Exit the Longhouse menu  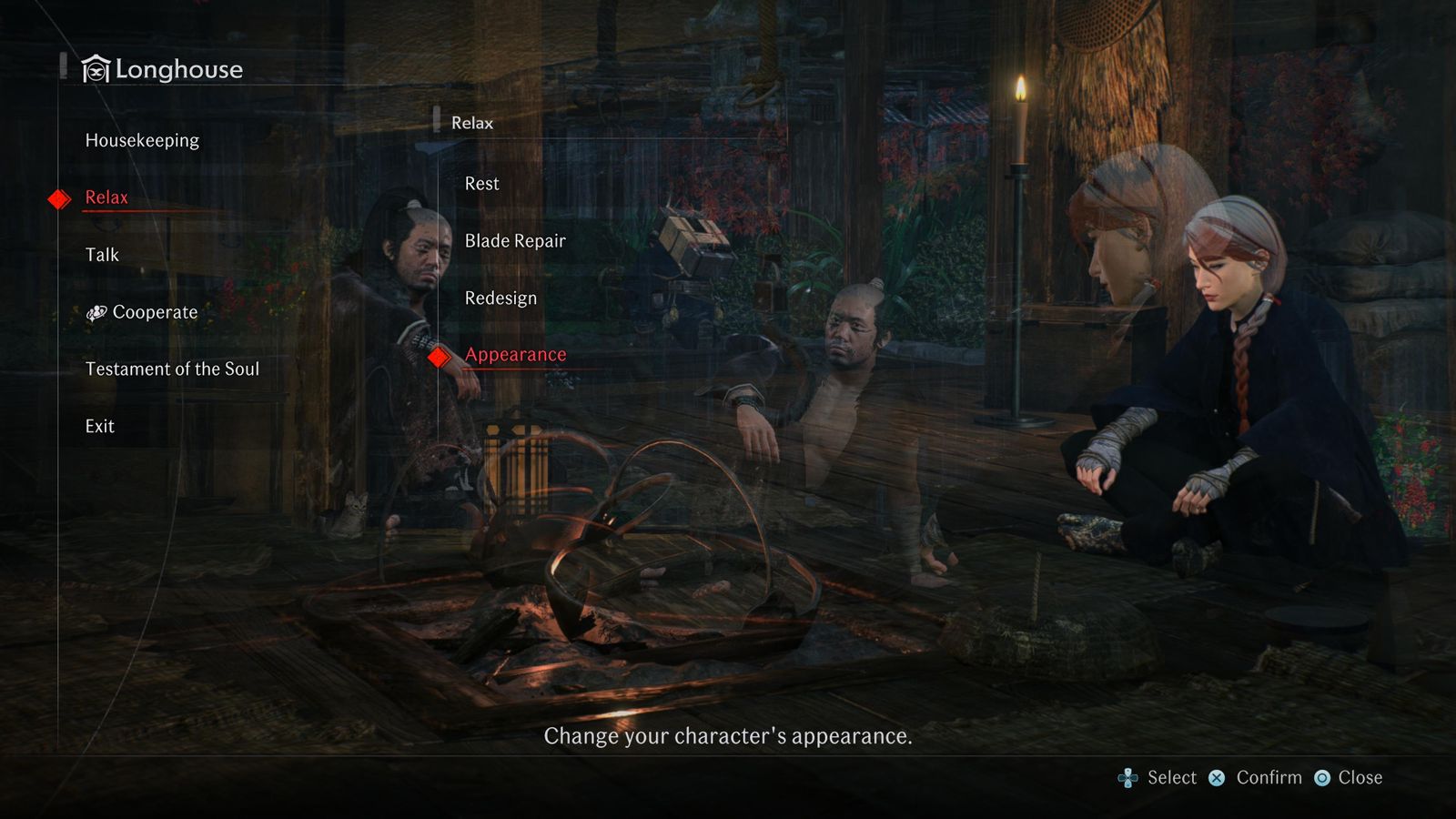click(100, 426)
